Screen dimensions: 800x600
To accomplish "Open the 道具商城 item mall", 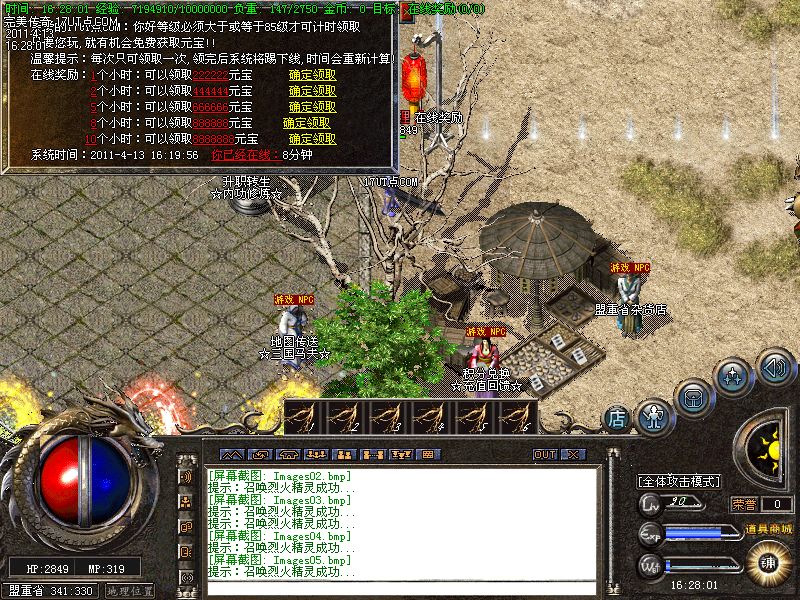I will [x=767, y=528].
